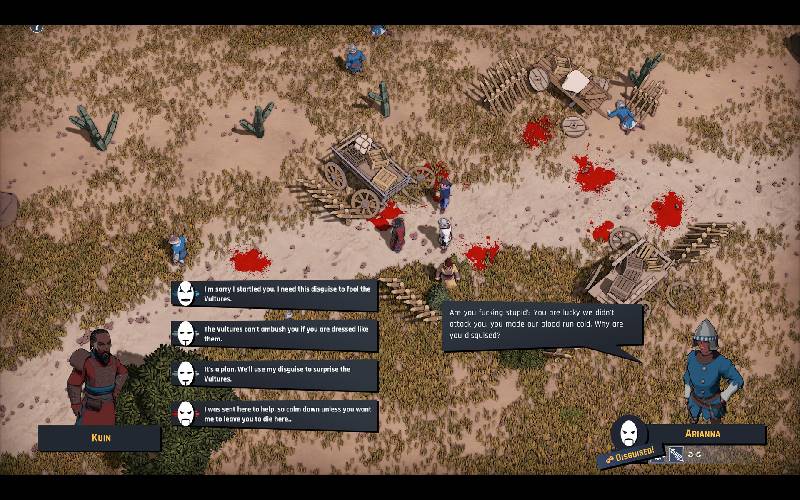Click the Disguised status banner

pyautogui.click(x=628, y=456)
